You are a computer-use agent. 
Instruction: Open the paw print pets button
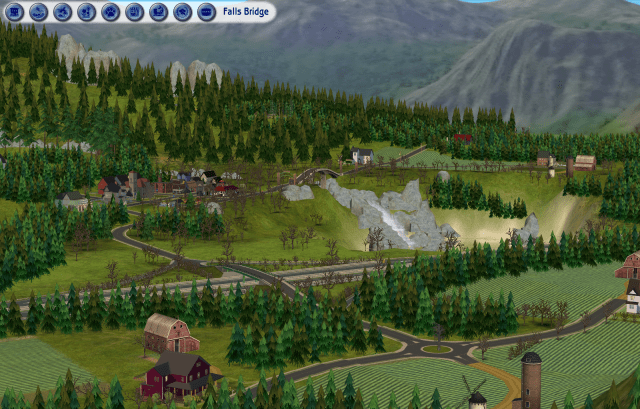tap(111, 12)
